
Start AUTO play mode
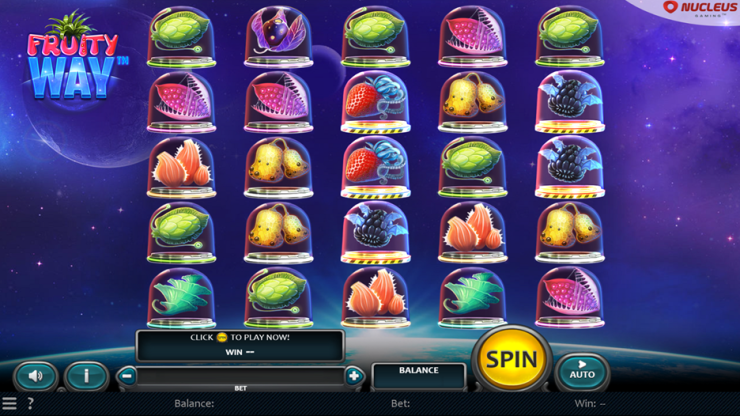(x=581, y=372)
